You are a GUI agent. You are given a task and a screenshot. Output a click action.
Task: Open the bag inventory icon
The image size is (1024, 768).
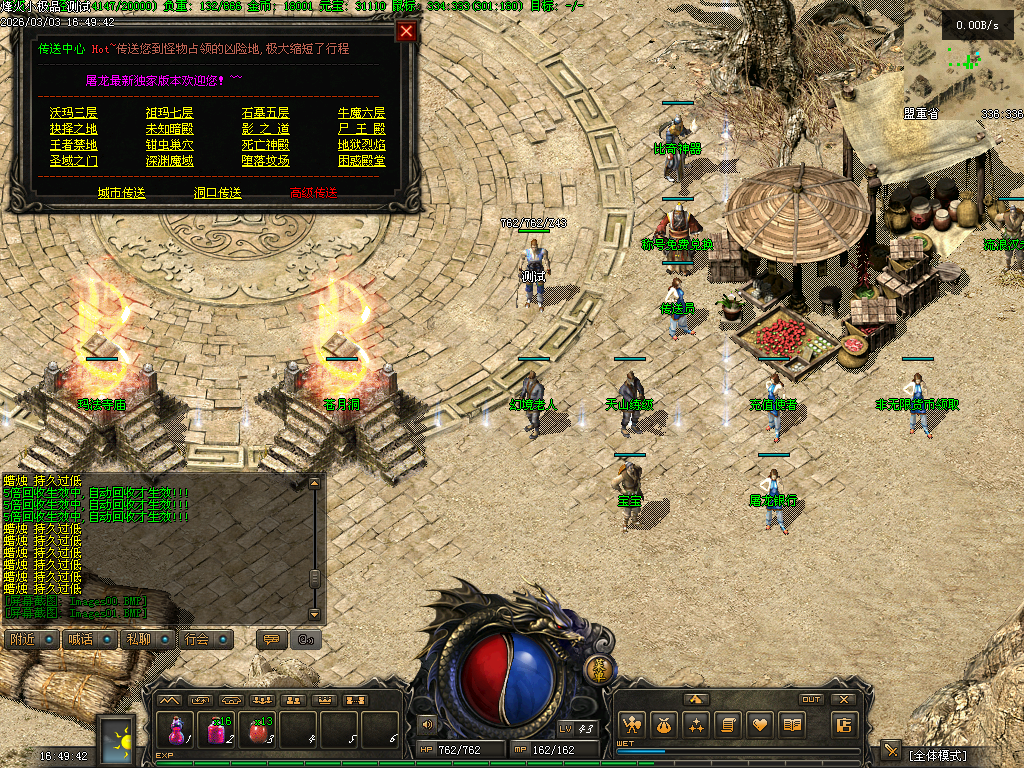(x=663, y=725)
